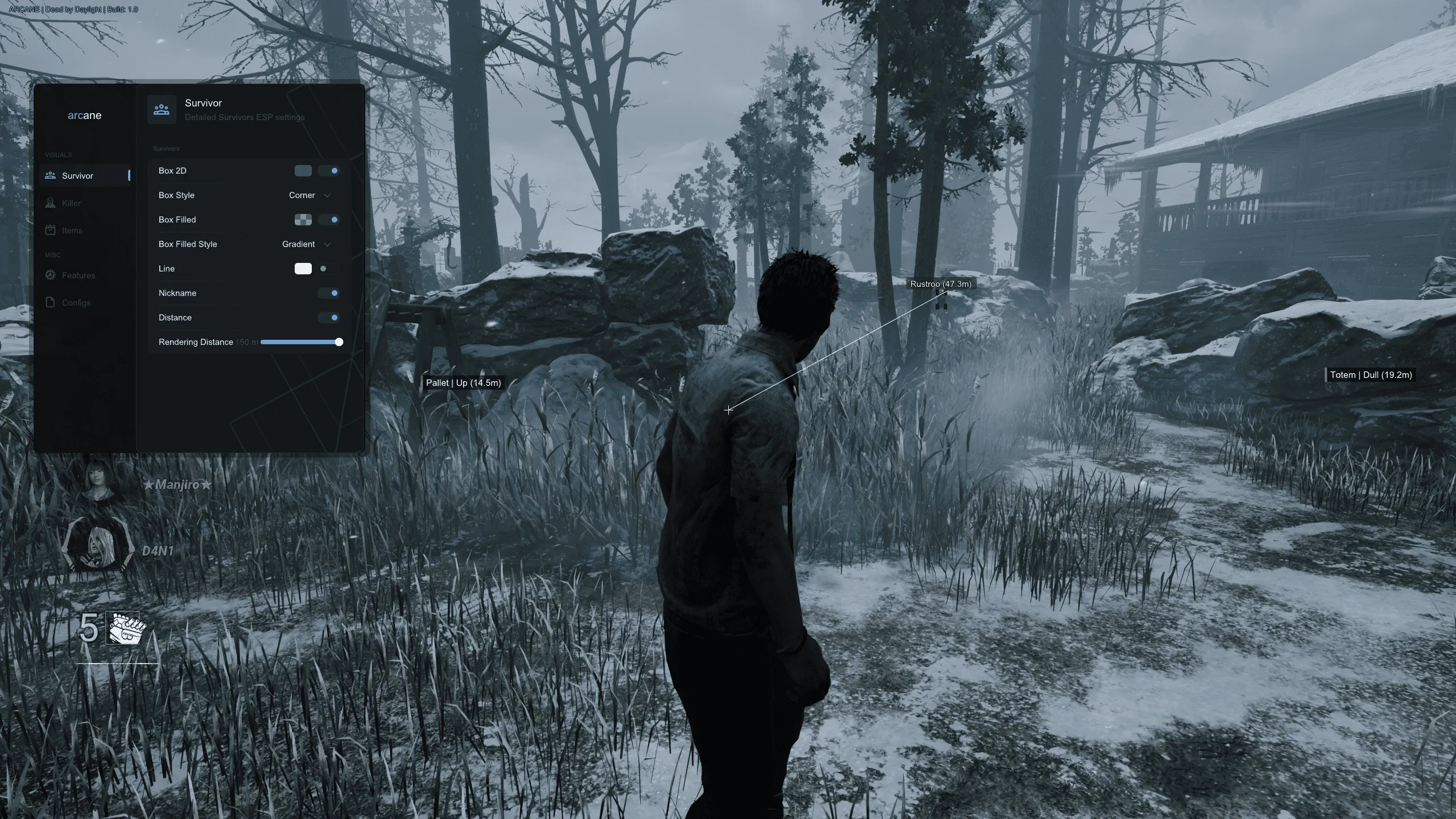Click the Survivor header icon
1456x819 pixels.
coord(162,109)
